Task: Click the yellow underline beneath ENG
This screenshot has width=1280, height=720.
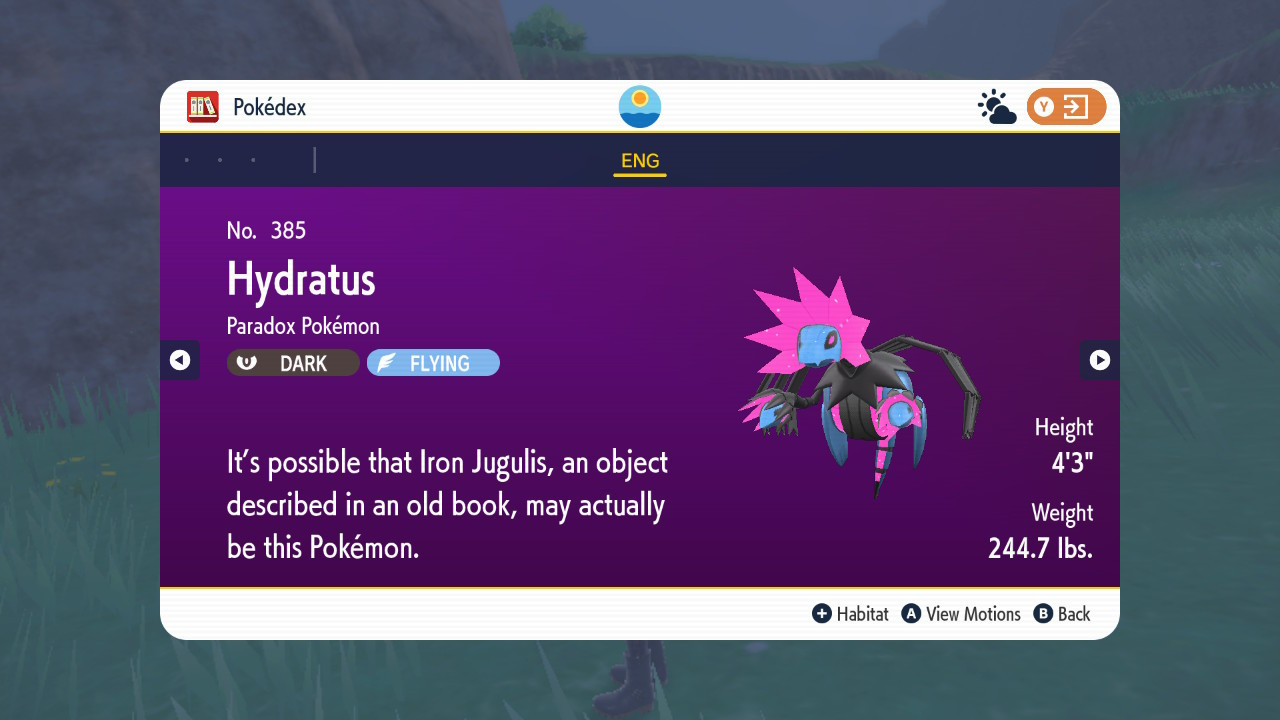Action: tap(639, 175)
